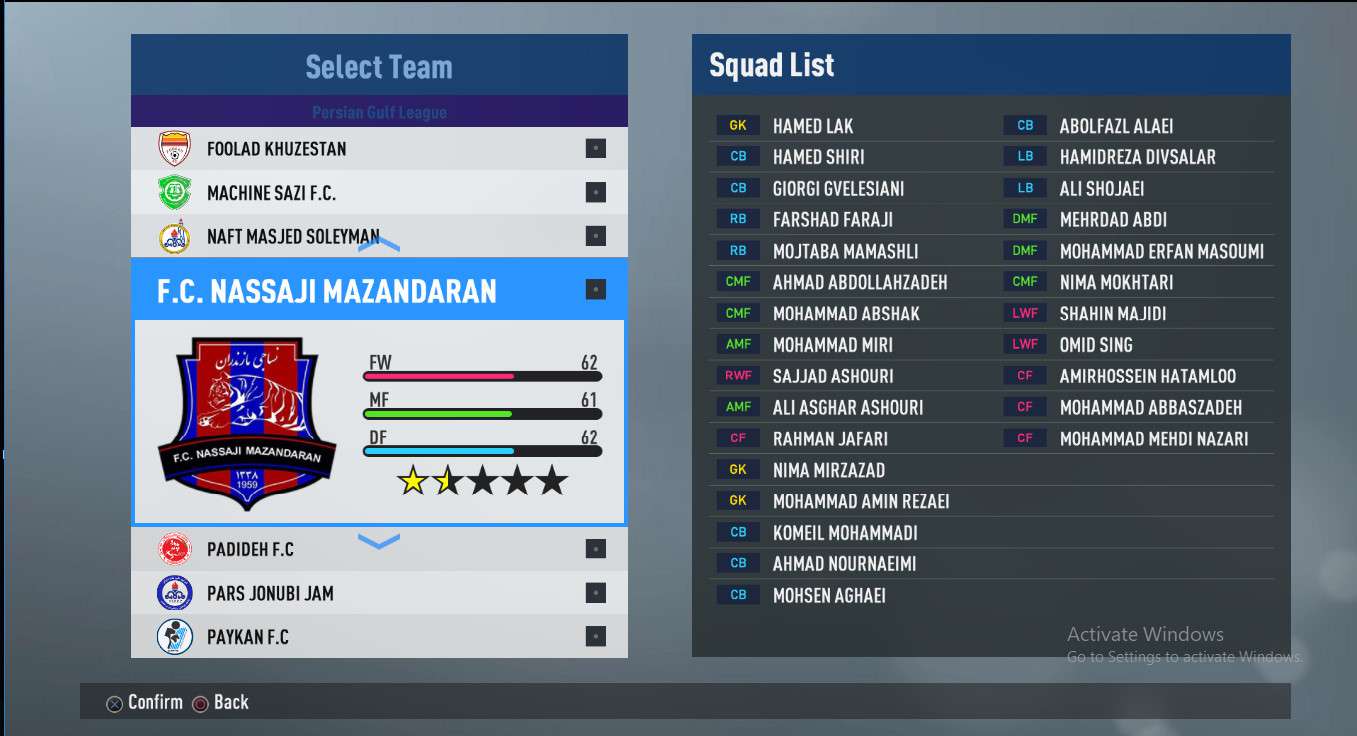Tick the checkbox next to Foolad Khuzestan
This screenshot has width=1357, height=736.
[x=595, y=149]
